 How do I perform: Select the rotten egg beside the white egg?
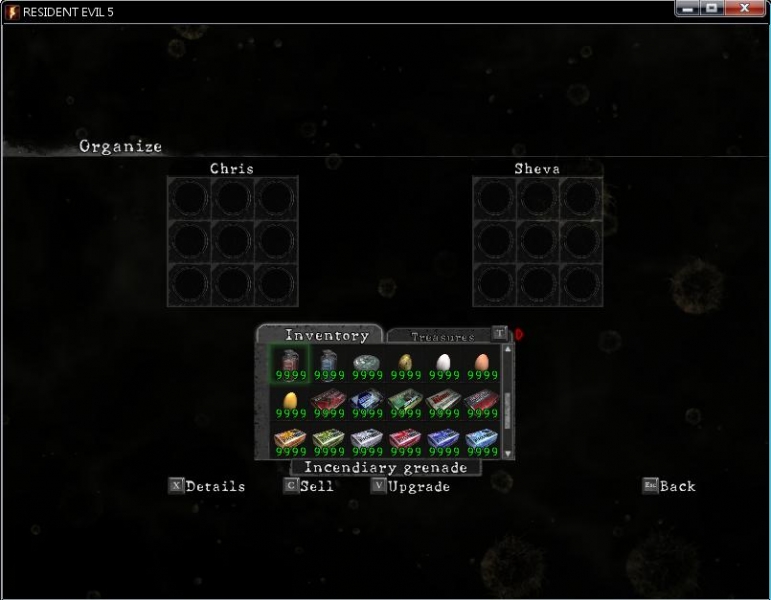[405, 362]
